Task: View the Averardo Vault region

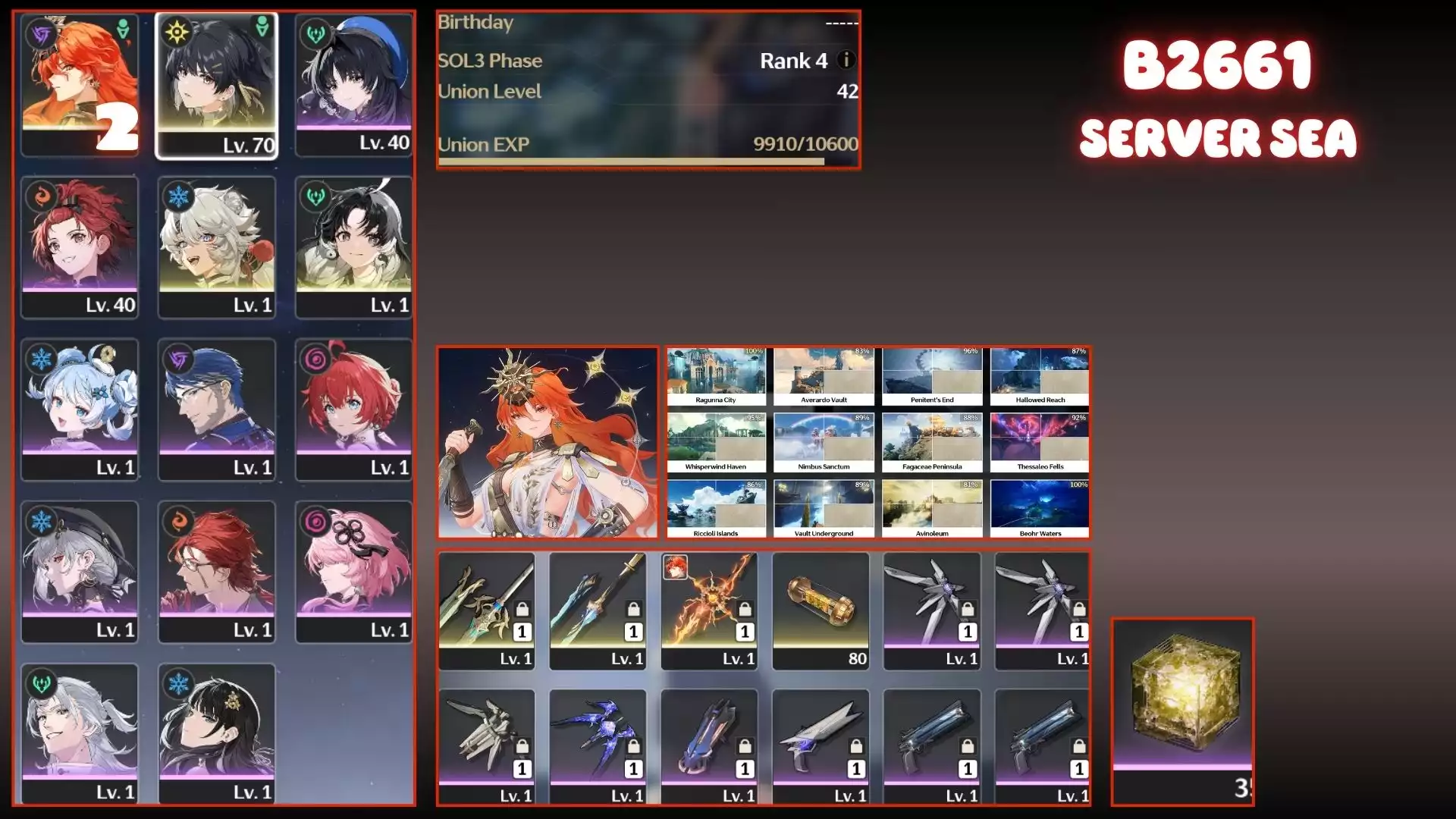Action: 824,377
